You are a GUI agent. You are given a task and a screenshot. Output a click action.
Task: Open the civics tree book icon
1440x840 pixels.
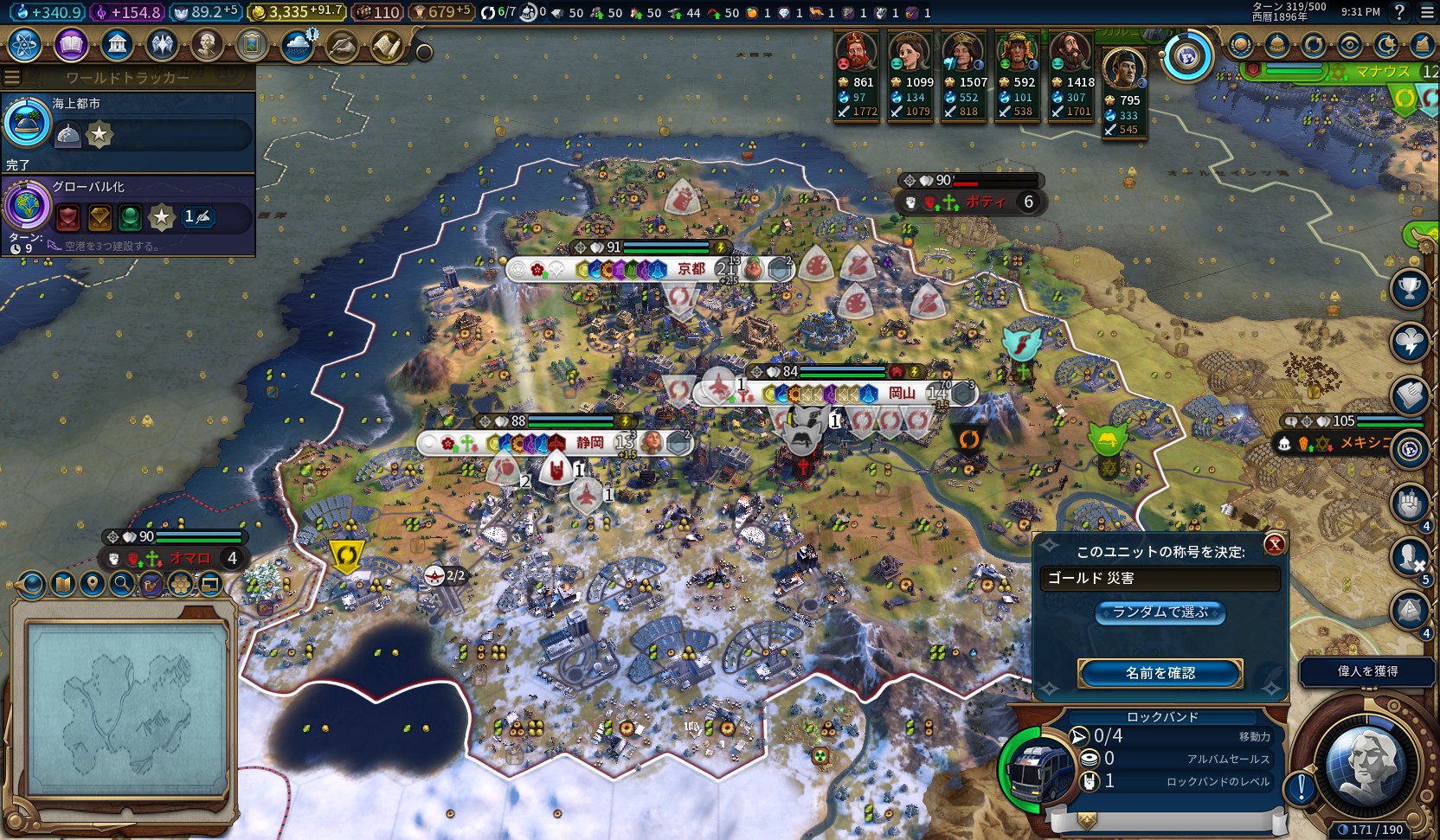tap(71, 45)
